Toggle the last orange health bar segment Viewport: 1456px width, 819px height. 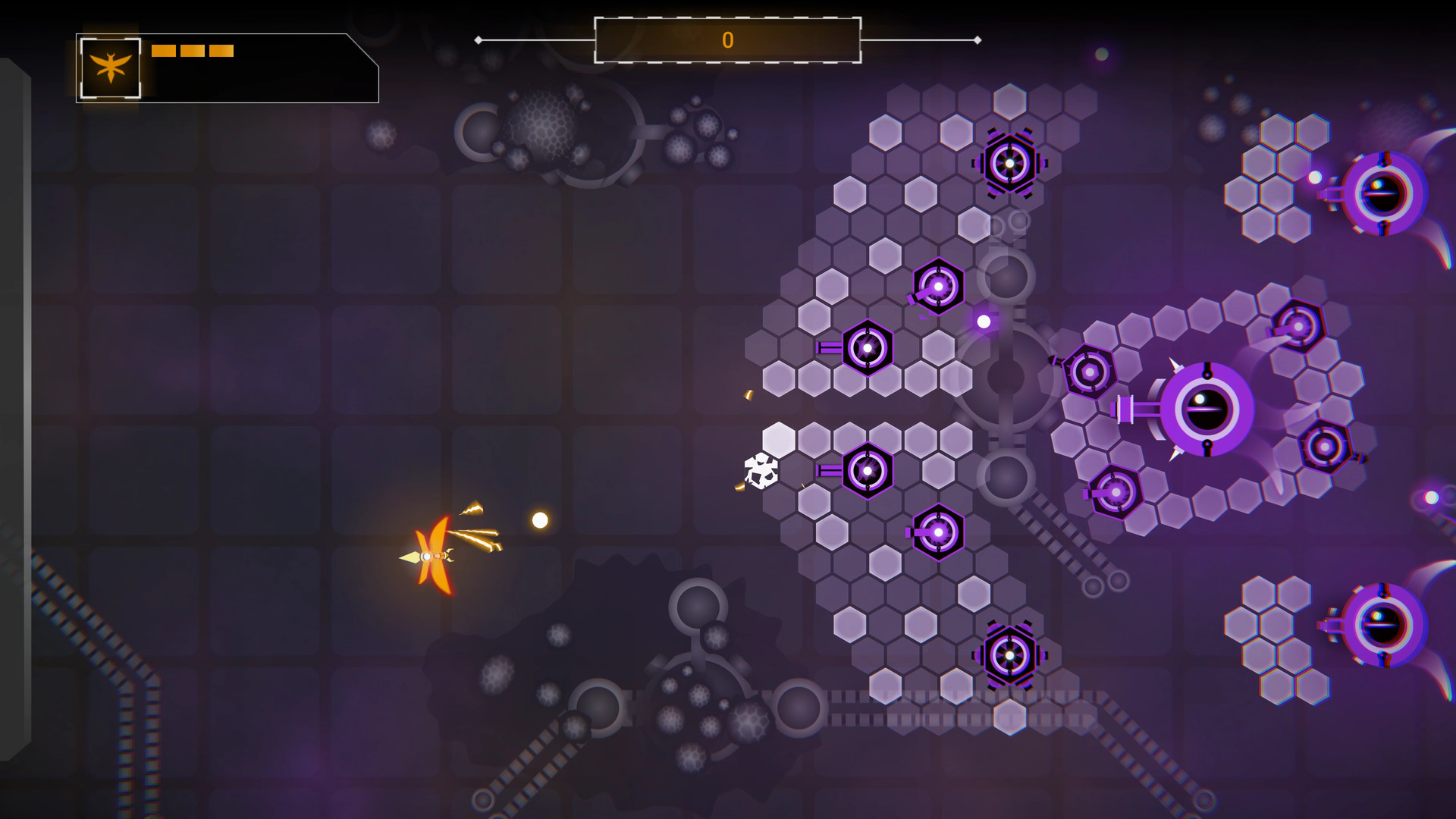223,51
